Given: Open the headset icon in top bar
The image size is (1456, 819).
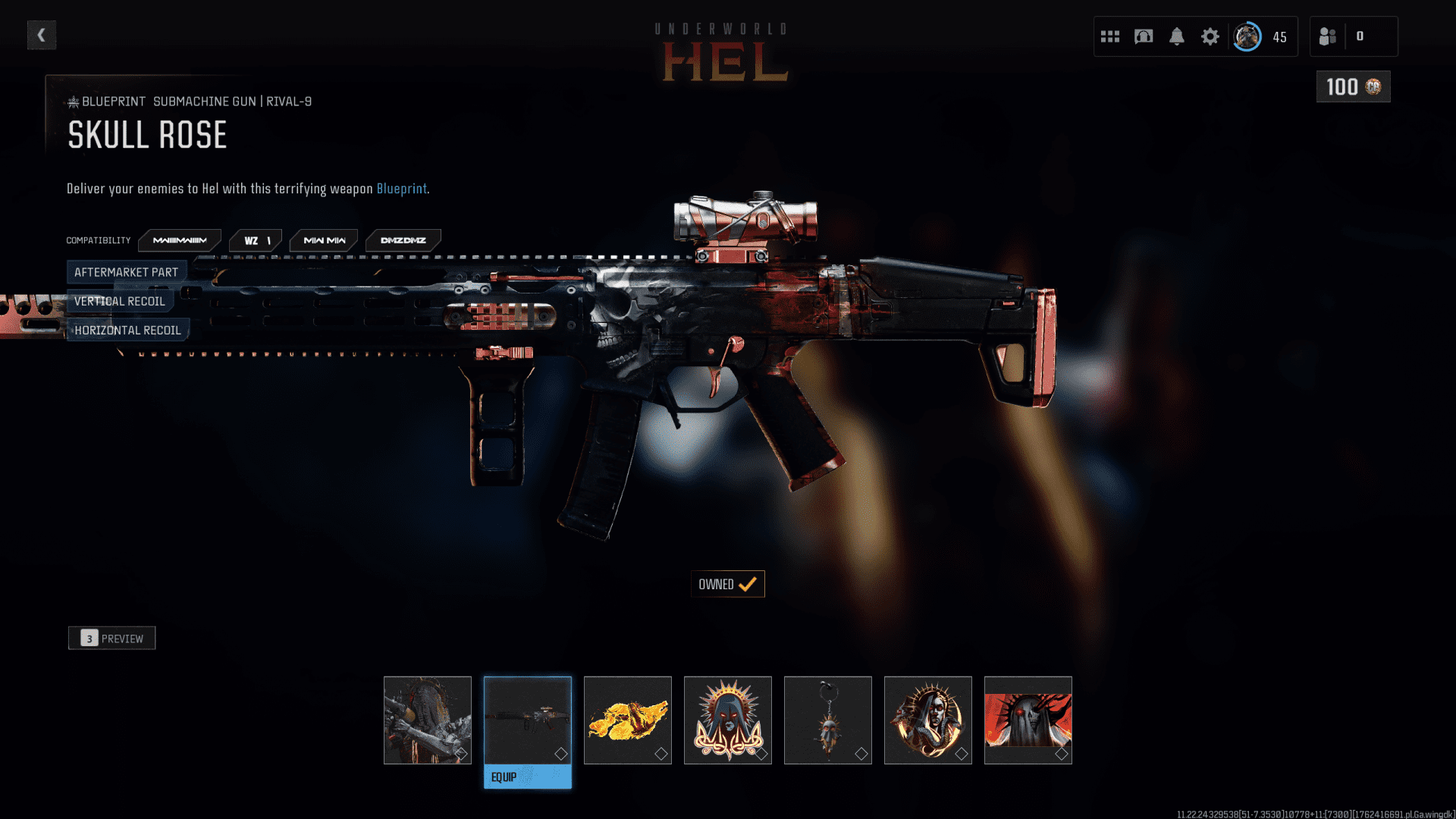Looking at the screenshot, I should 1144,36.
